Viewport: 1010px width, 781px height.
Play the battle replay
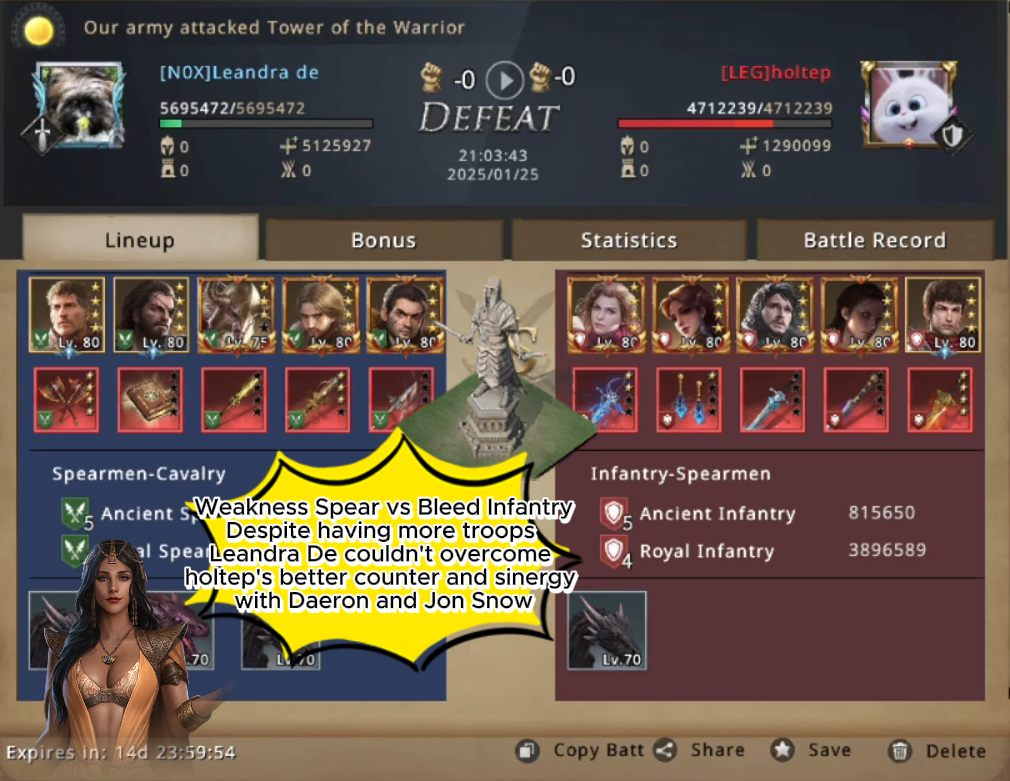pos(504,79)
